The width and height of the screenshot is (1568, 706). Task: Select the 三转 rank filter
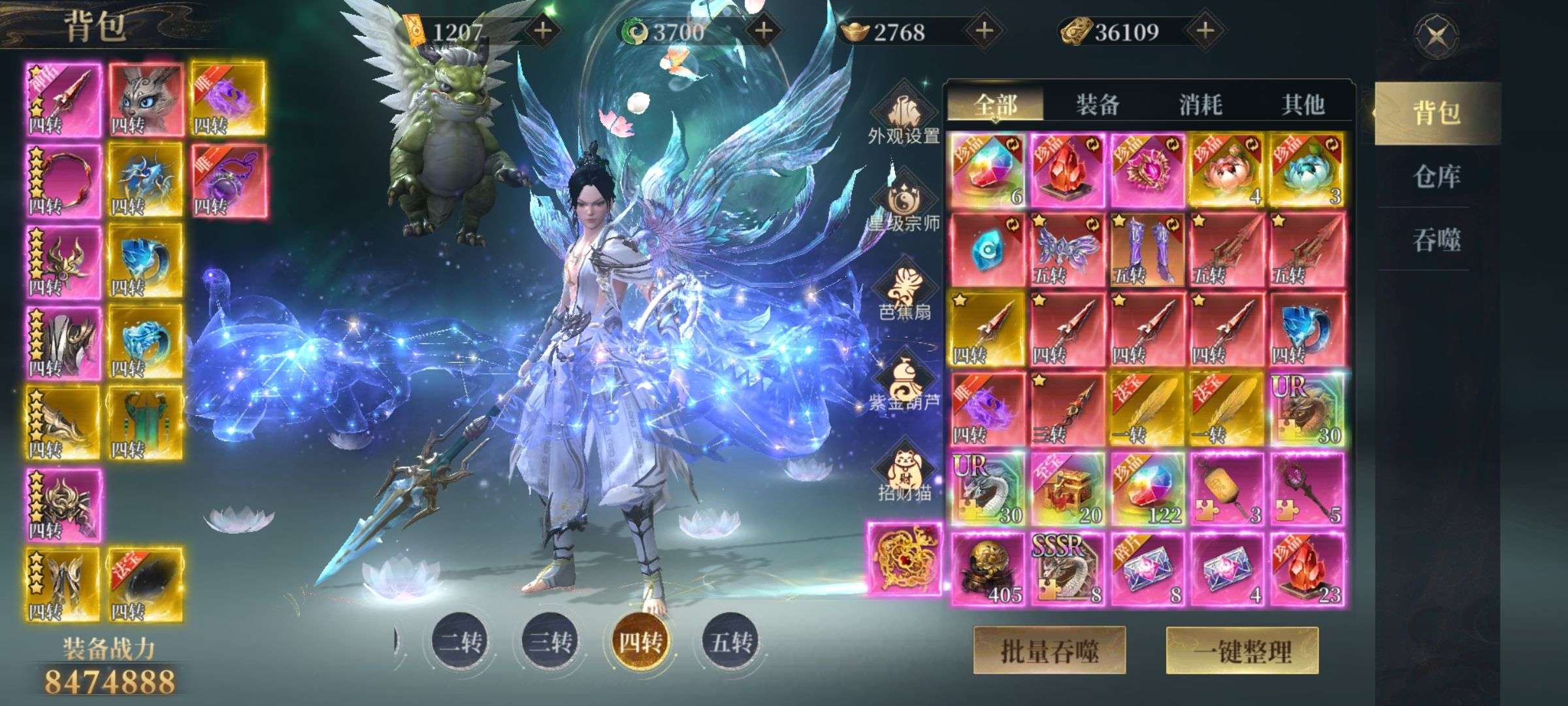pyautogui.click(x=550, y=642)
